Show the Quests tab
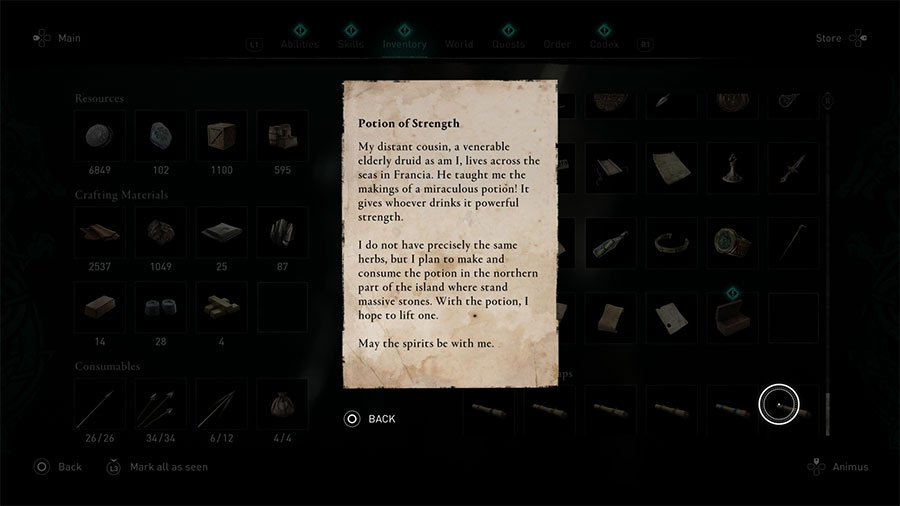Viewport: 900px width, 506px height. coord(508,44)
